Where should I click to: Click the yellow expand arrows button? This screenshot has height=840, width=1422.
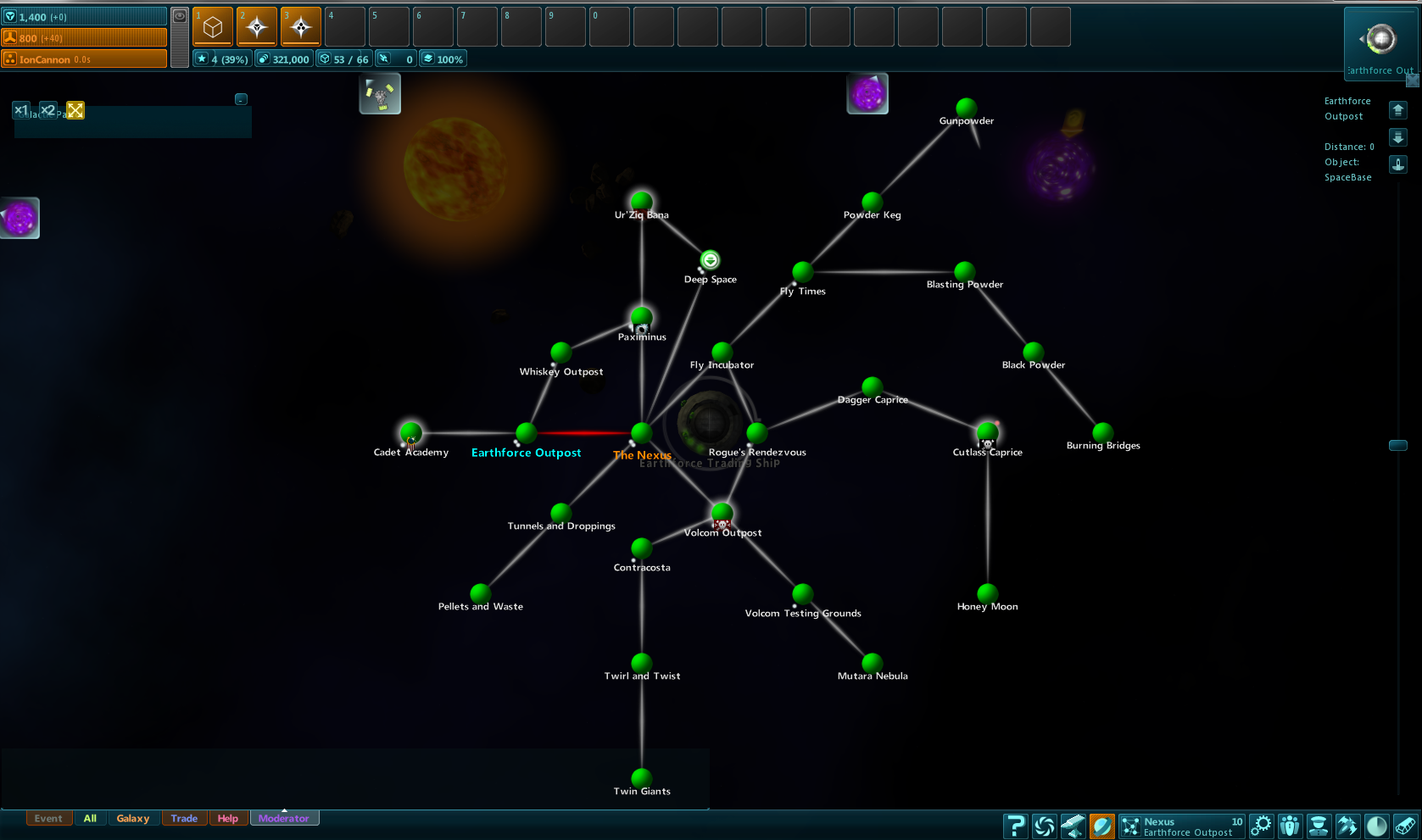coord(75,110)
